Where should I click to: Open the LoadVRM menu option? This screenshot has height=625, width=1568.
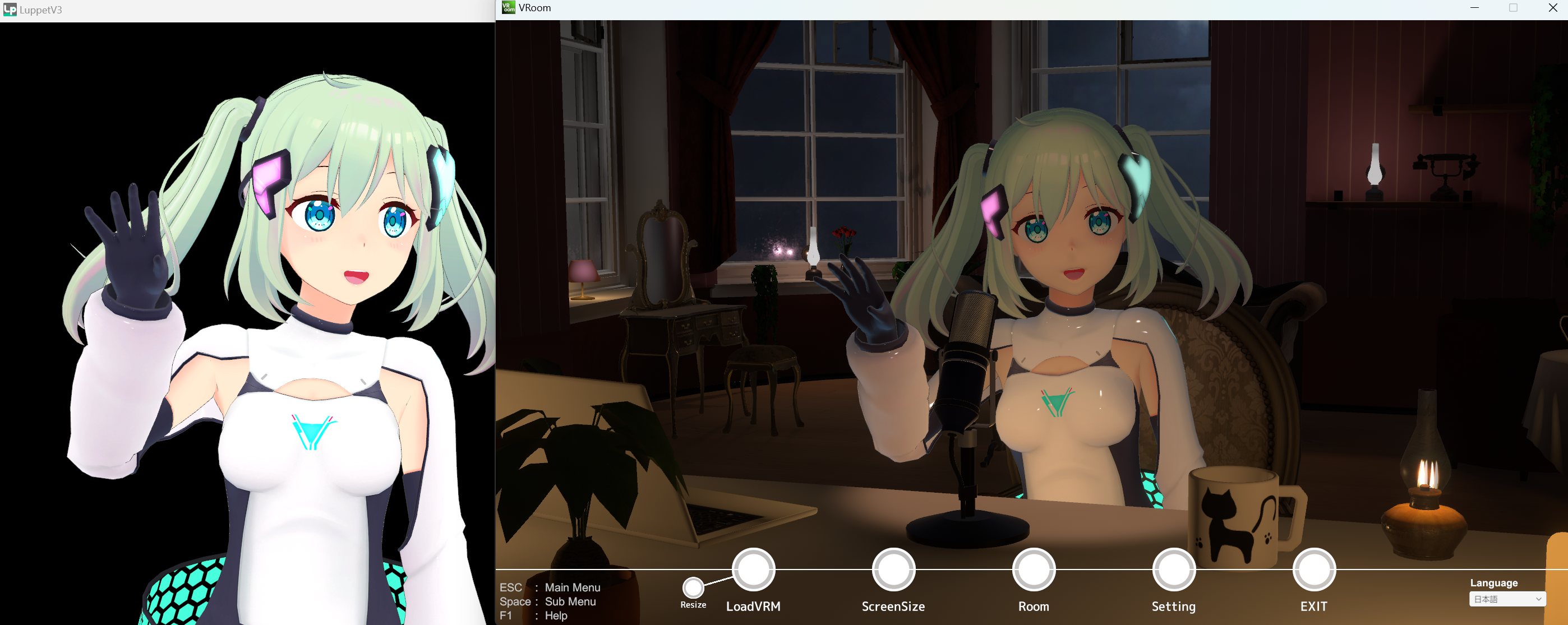tap(753, 570)
